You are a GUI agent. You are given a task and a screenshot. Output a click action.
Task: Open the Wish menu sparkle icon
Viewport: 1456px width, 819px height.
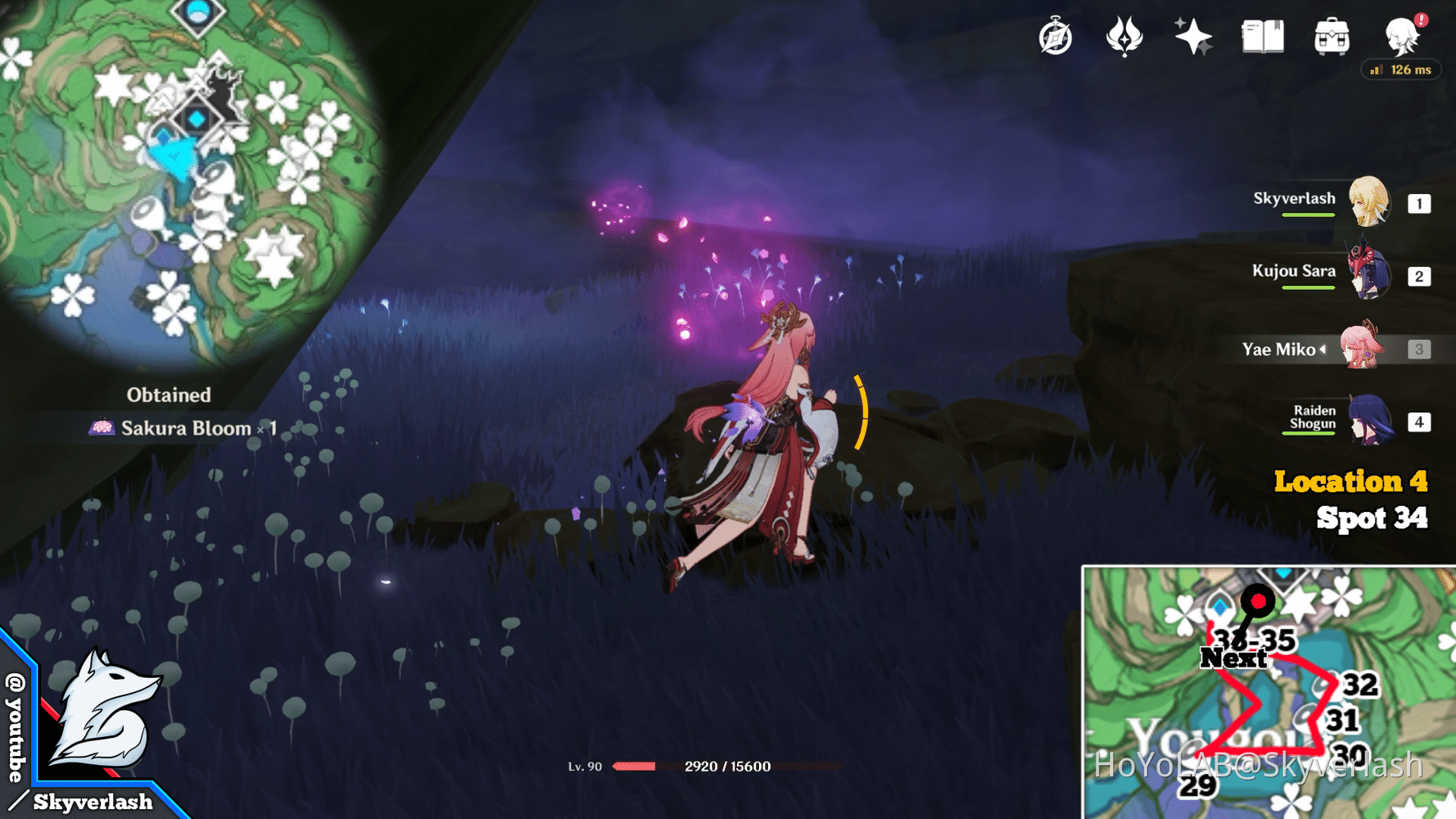(x=1191, y=36)
